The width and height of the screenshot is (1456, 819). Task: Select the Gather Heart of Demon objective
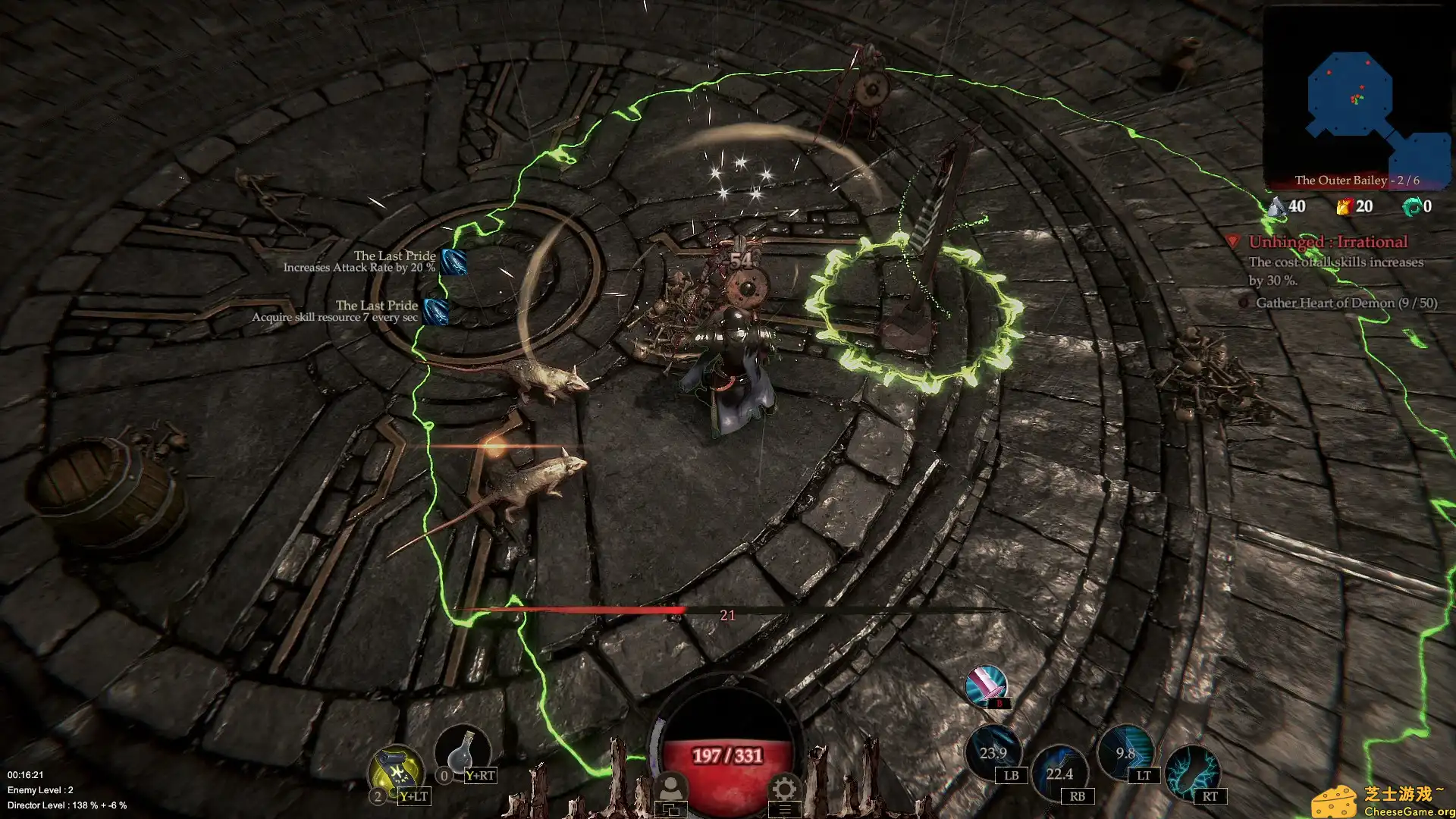pos(1346,303)
